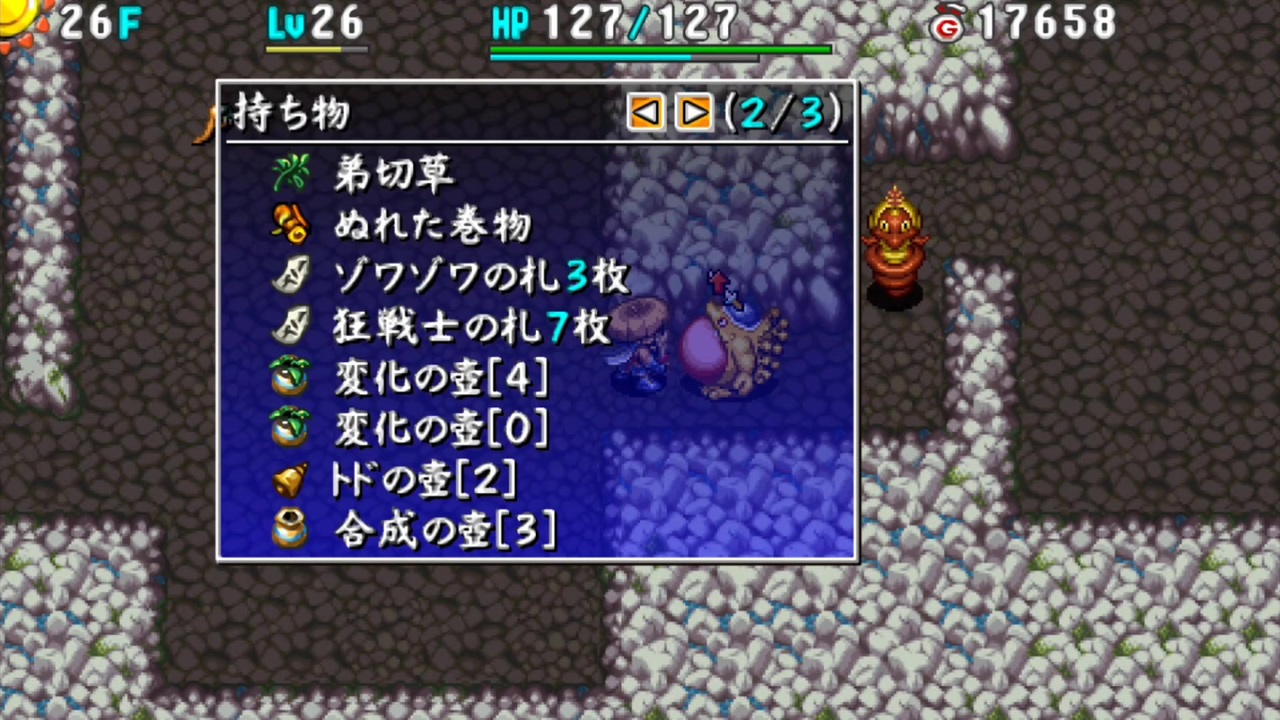This screenshot has width=1280, height=720.
Task: Click the トドの壺 jar icon
Action: click(290, 480)
